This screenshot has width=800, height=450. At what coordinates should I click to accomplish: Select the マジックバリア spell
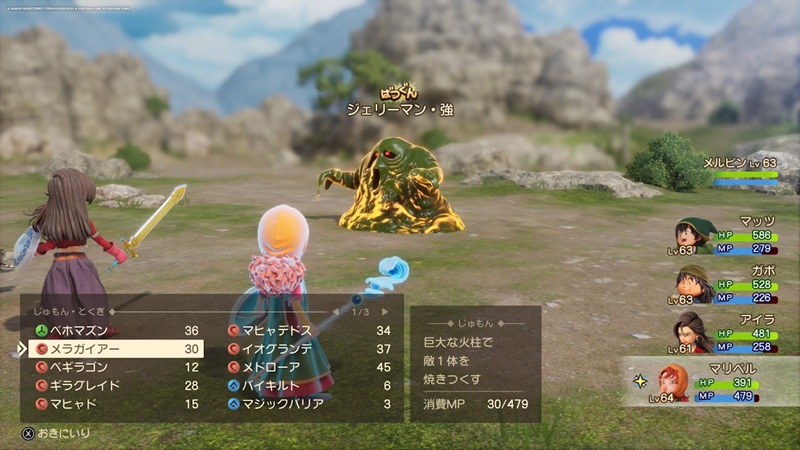click(309, 403)
